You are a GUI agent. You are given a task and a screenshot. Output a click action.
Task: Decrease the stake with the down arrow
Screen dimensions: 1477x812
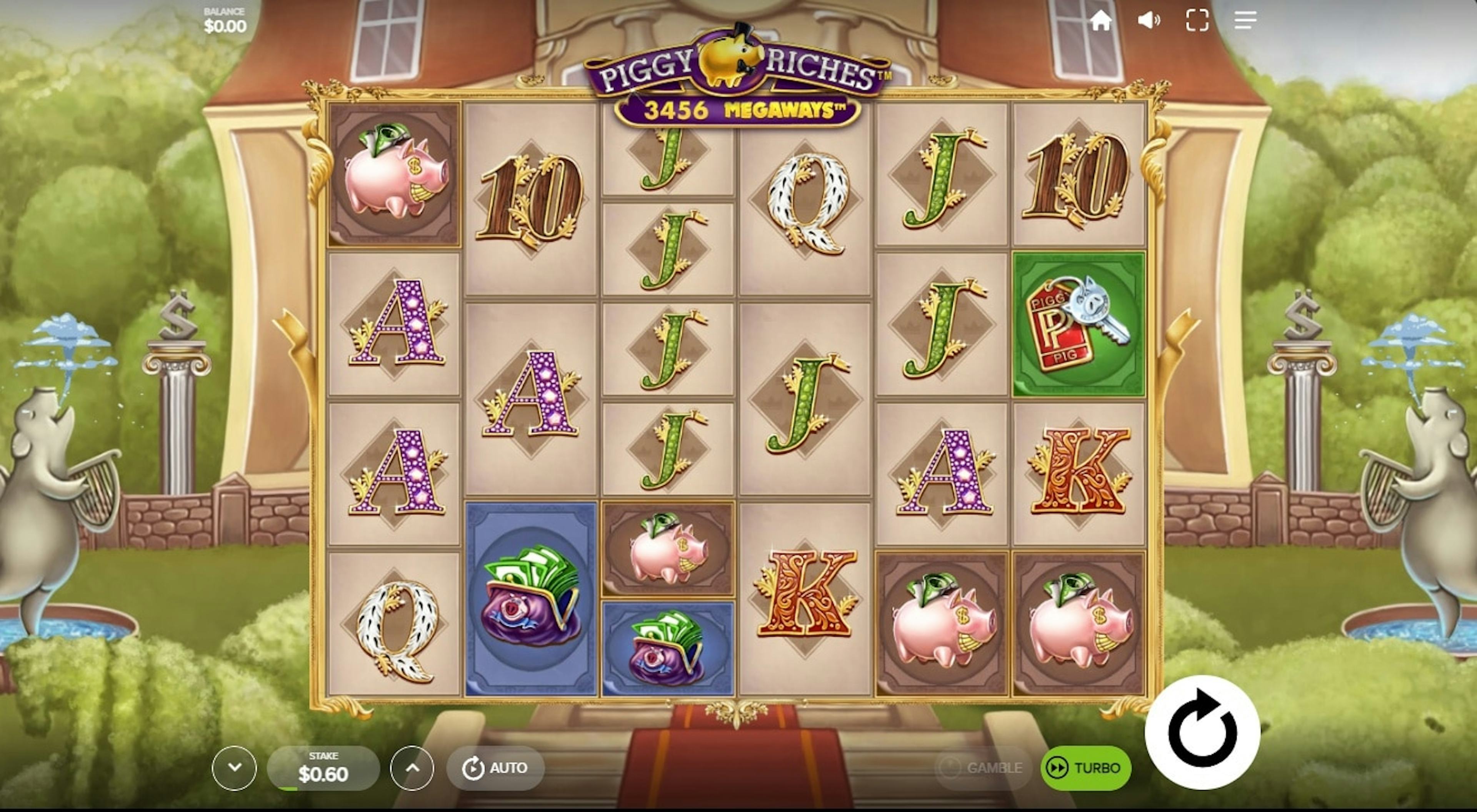point(234,768)
